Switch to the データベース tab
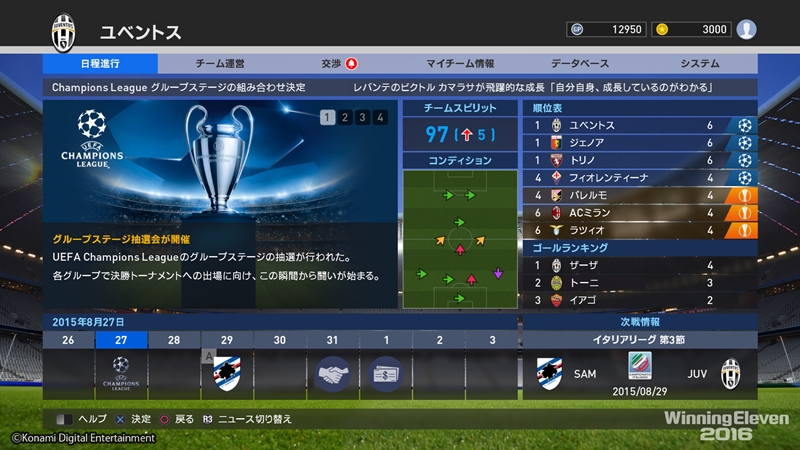This screenshot has height=450, width=800. [x=581, y=63]
